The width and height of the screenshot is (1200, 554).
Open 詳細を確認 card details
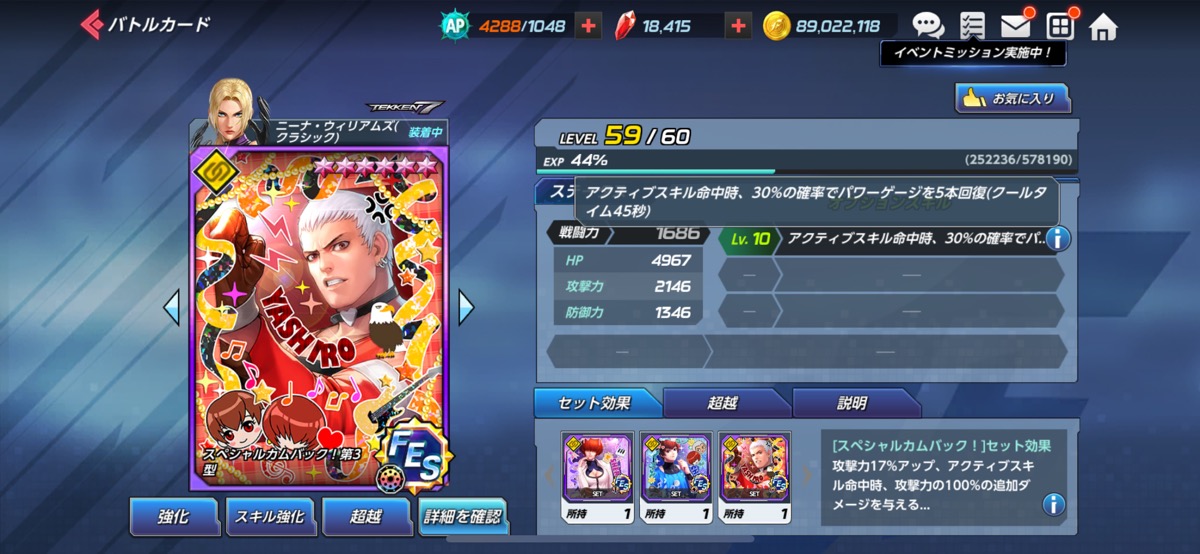pyautogui.click(x=462, y=518)
